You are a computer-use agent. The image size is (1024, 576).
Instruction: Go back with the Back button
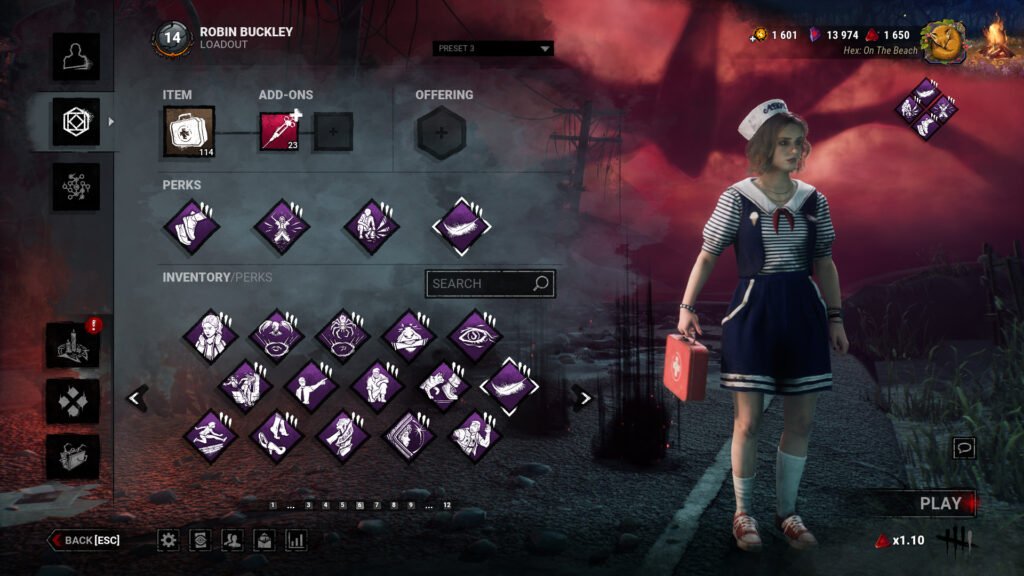click(86, 540)
